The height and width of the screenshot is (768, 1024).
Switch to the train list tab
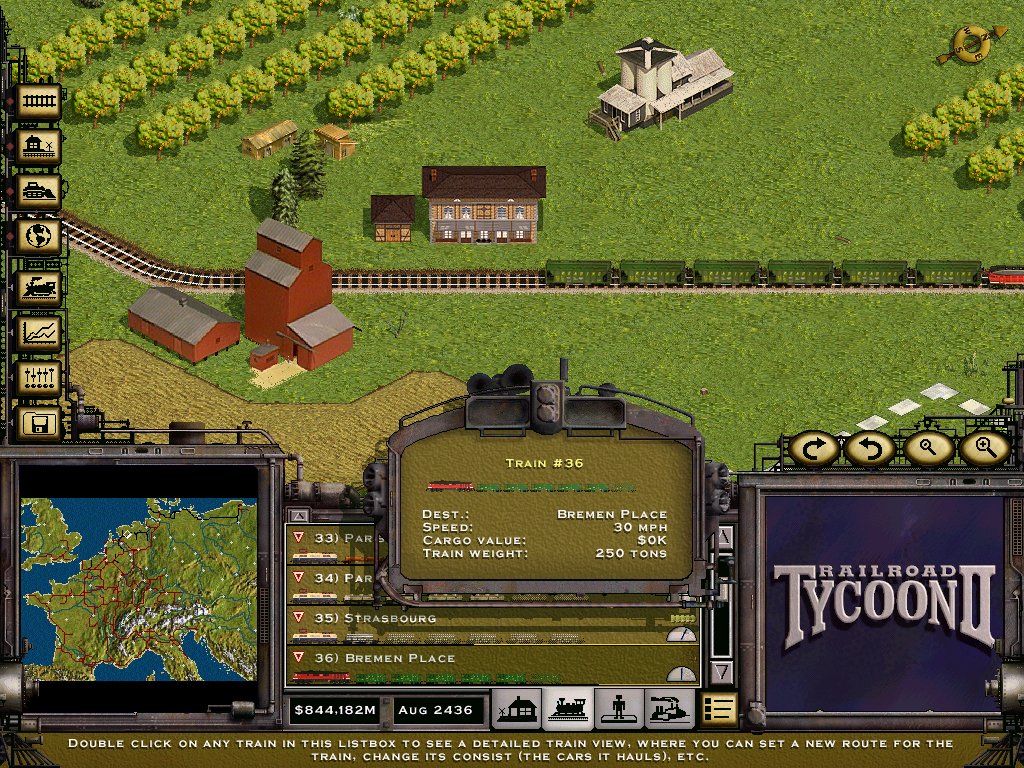click(x=568, y=709)
